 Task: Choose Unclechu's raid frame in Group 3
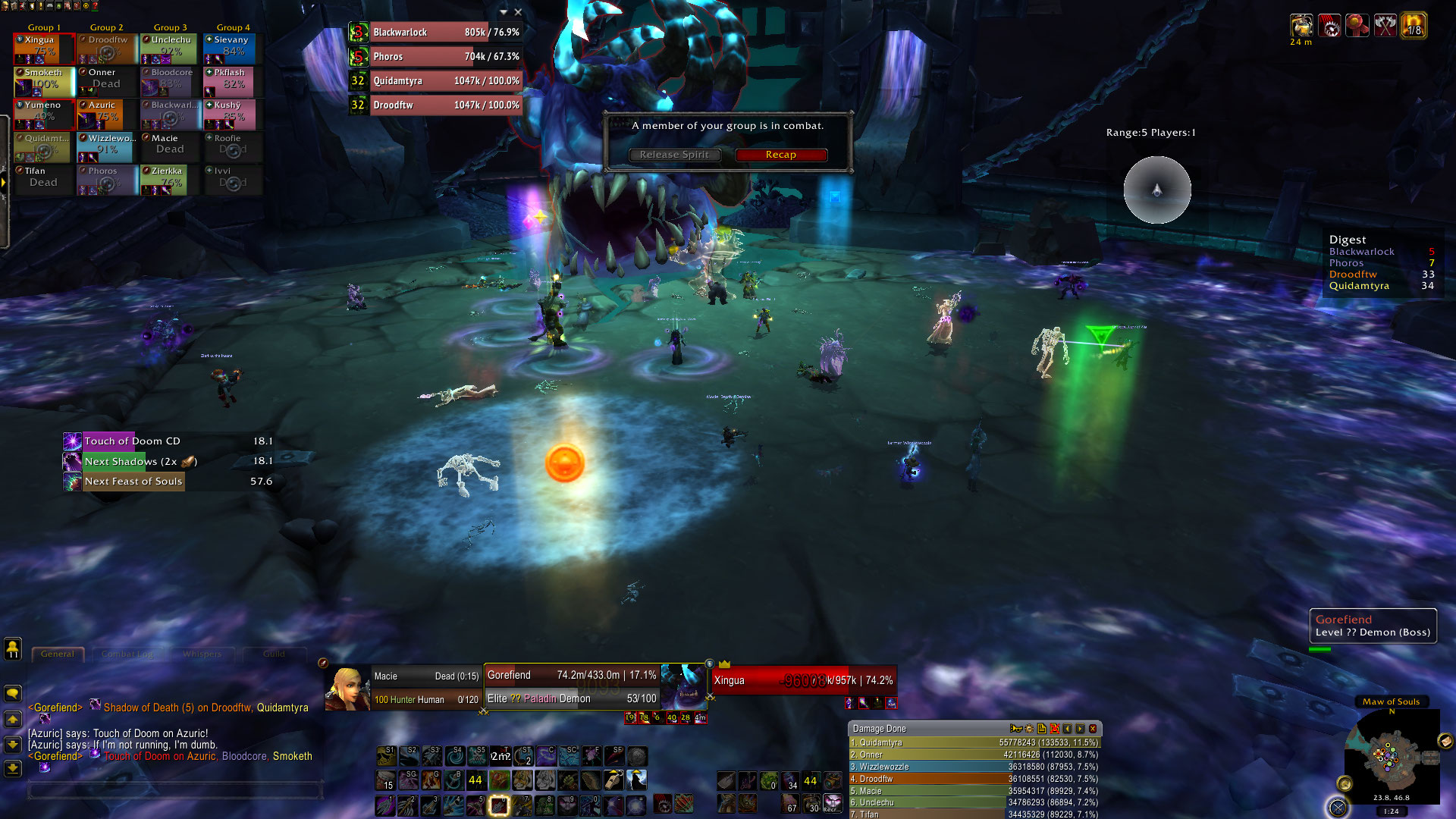click(x=168, y=49)
